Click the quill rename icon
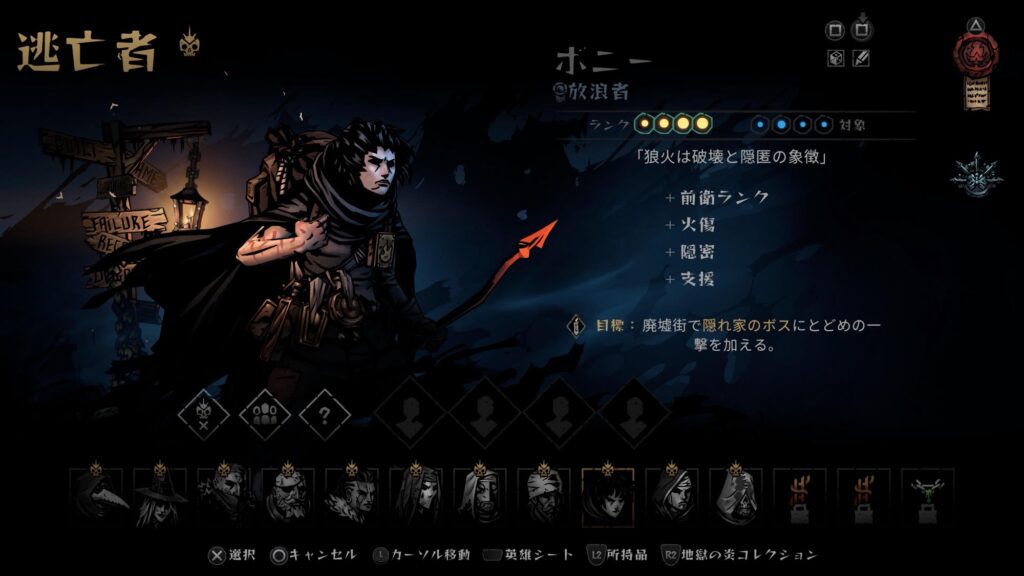 point(861,58)
